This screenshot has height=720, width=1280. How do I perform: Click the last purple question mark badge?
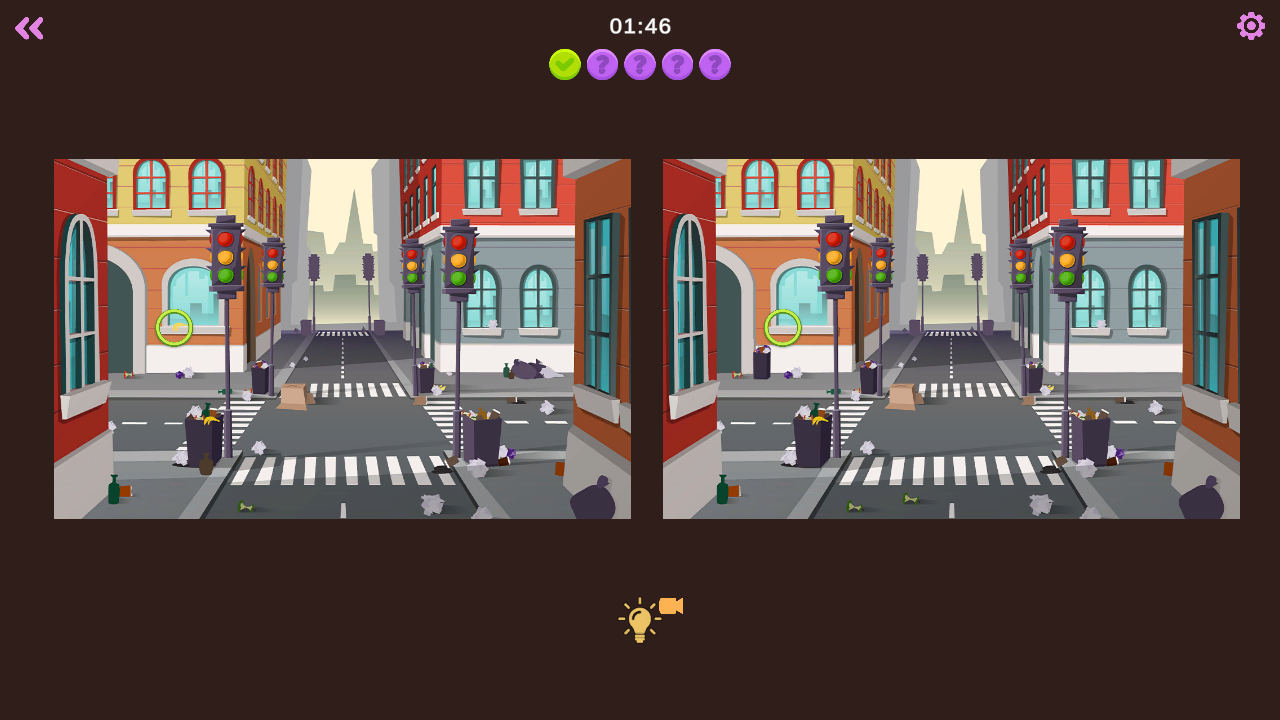point(715,65)
